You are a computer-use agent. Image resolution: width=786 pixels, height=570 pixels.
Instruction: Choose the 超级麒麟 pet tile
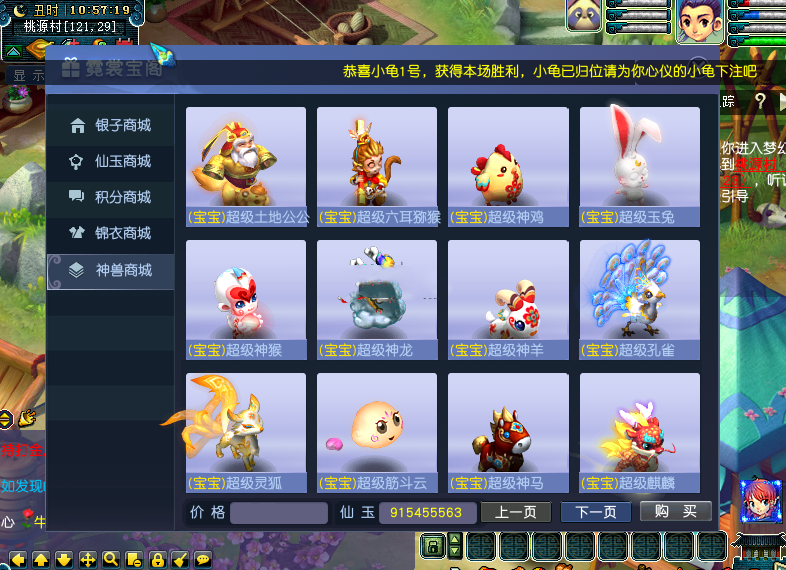point(640,431)
